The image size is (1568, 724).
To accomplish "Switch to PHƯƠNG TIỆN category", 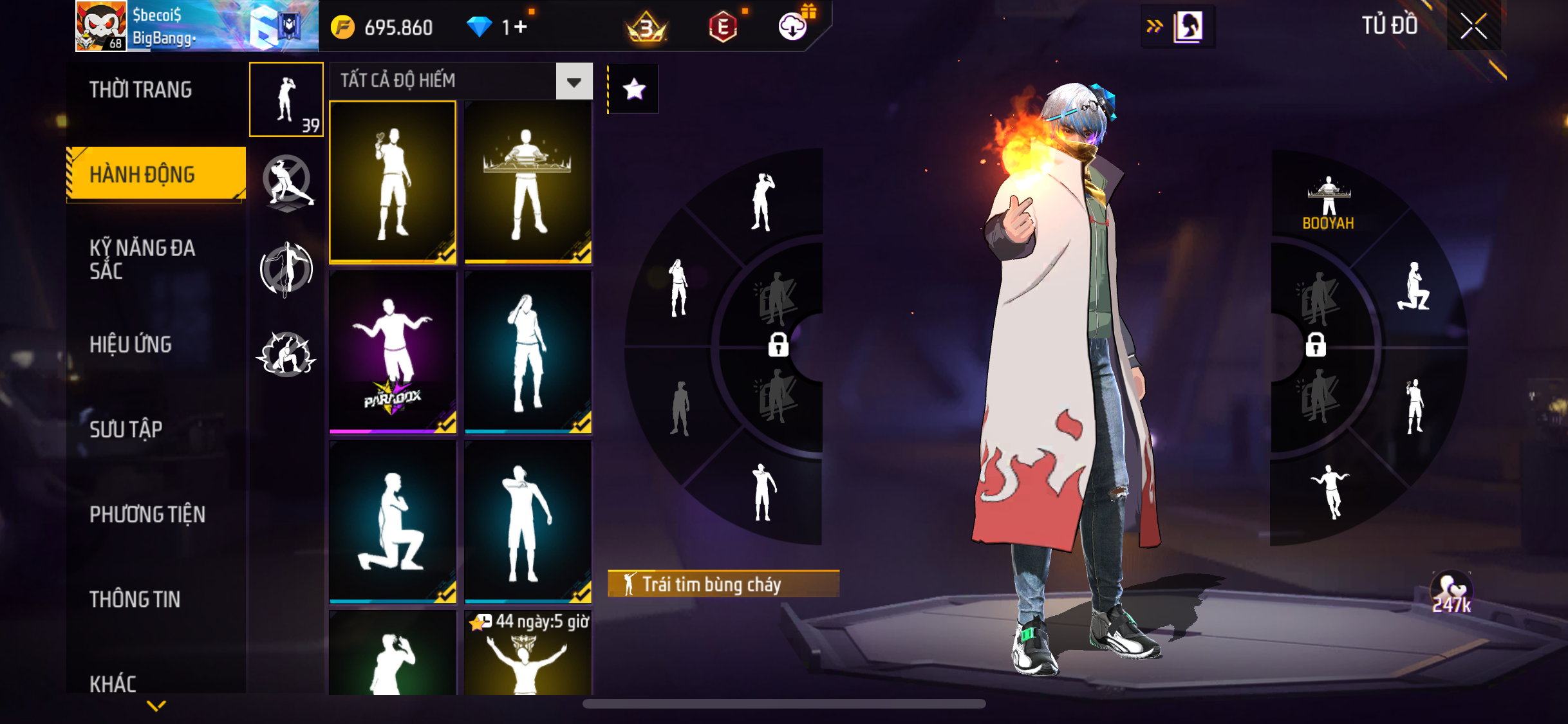I will [x=147, y=514].
